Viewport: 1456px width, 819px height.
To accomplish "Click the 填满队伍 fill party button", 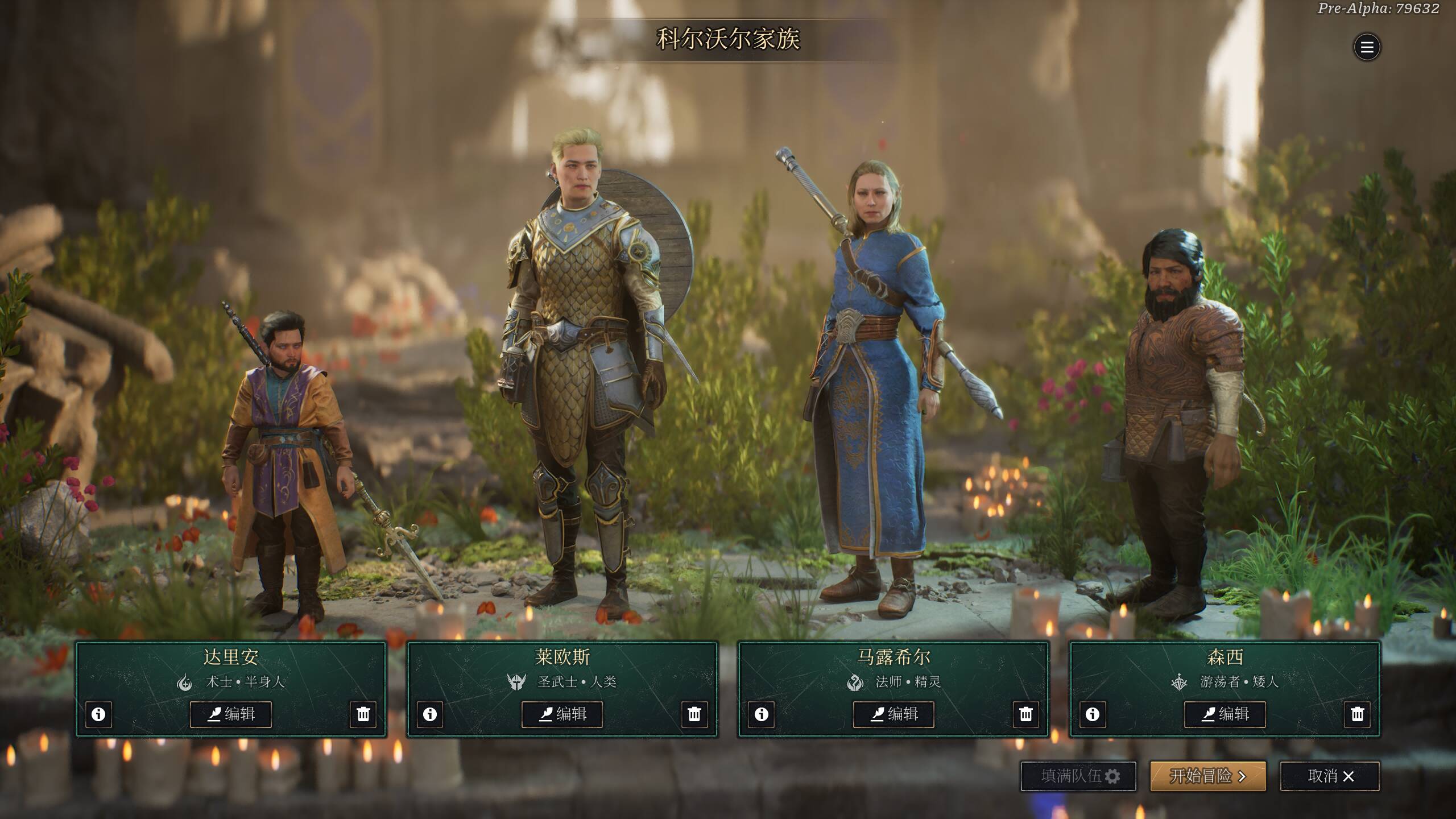I will click(1078, 776).
